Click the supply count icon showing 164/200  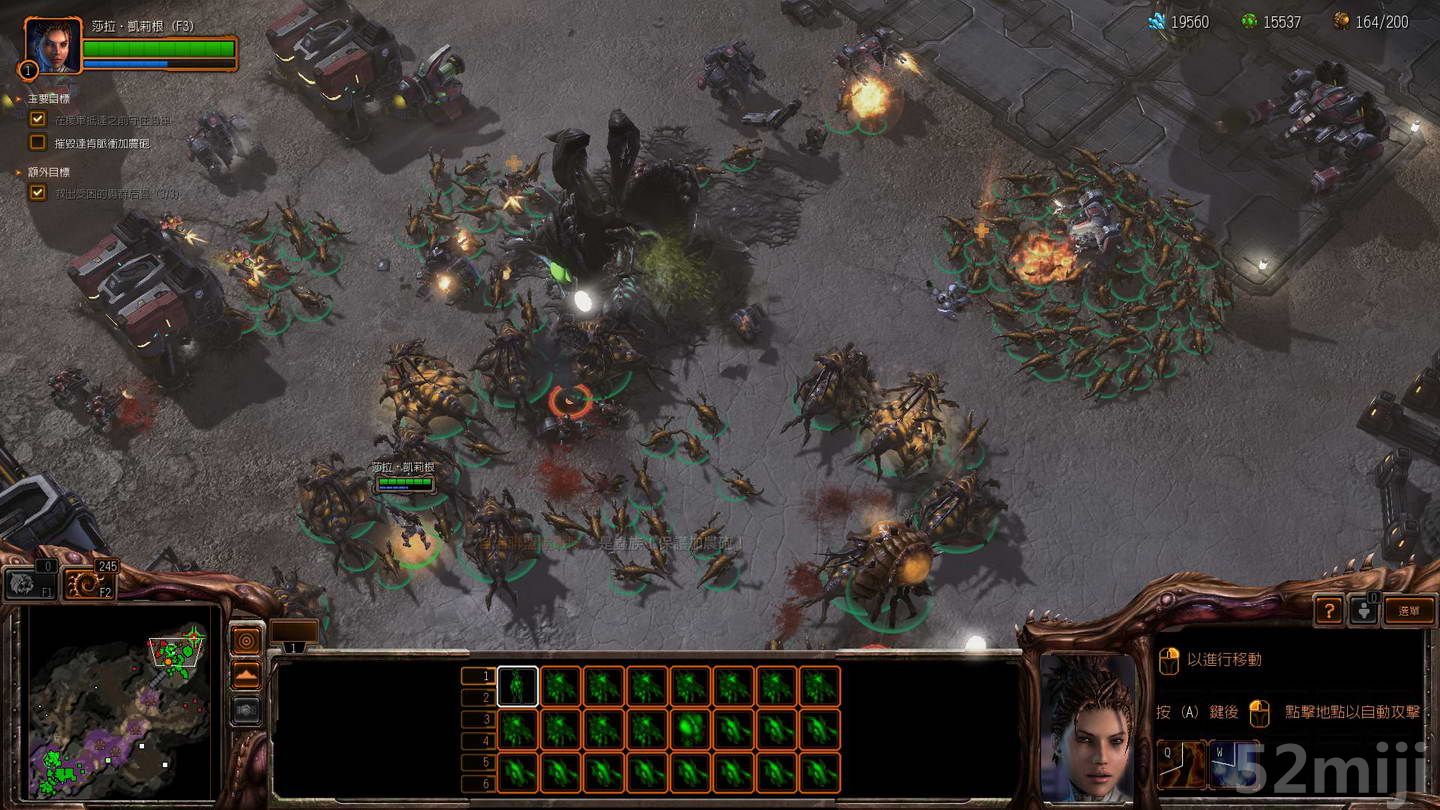tap(1340, 19)
